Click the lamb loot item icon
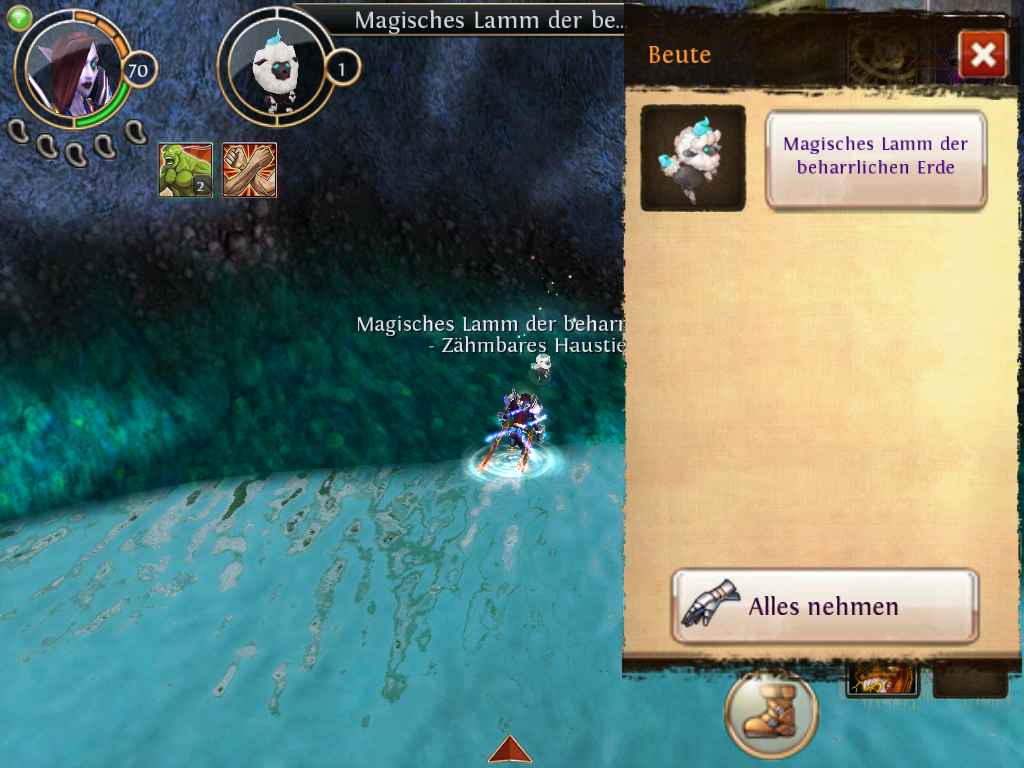The image size is (1024, 768). point(692,158)
